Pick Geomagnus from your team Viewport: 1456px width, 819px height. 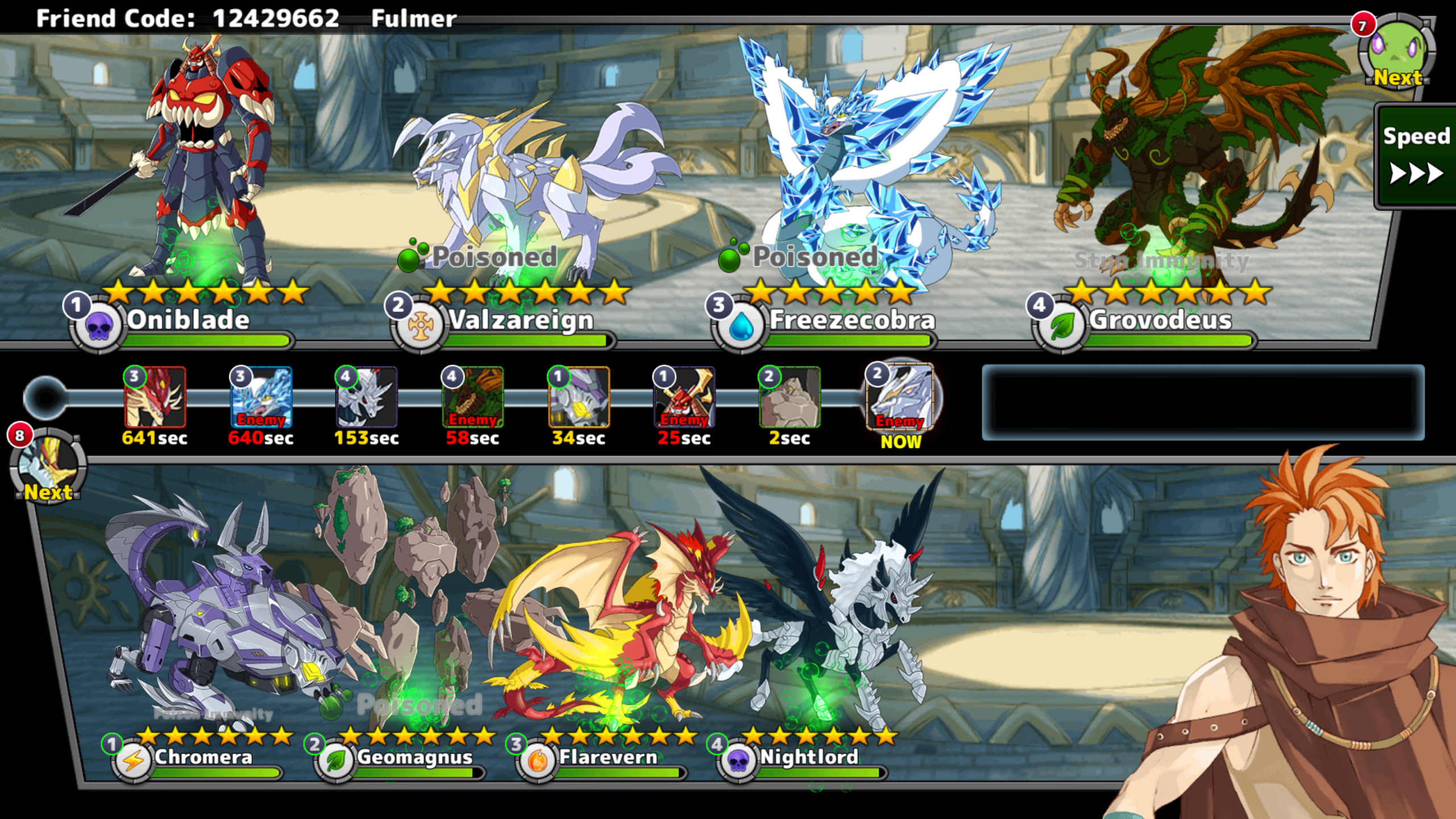(x=414, y=757)
